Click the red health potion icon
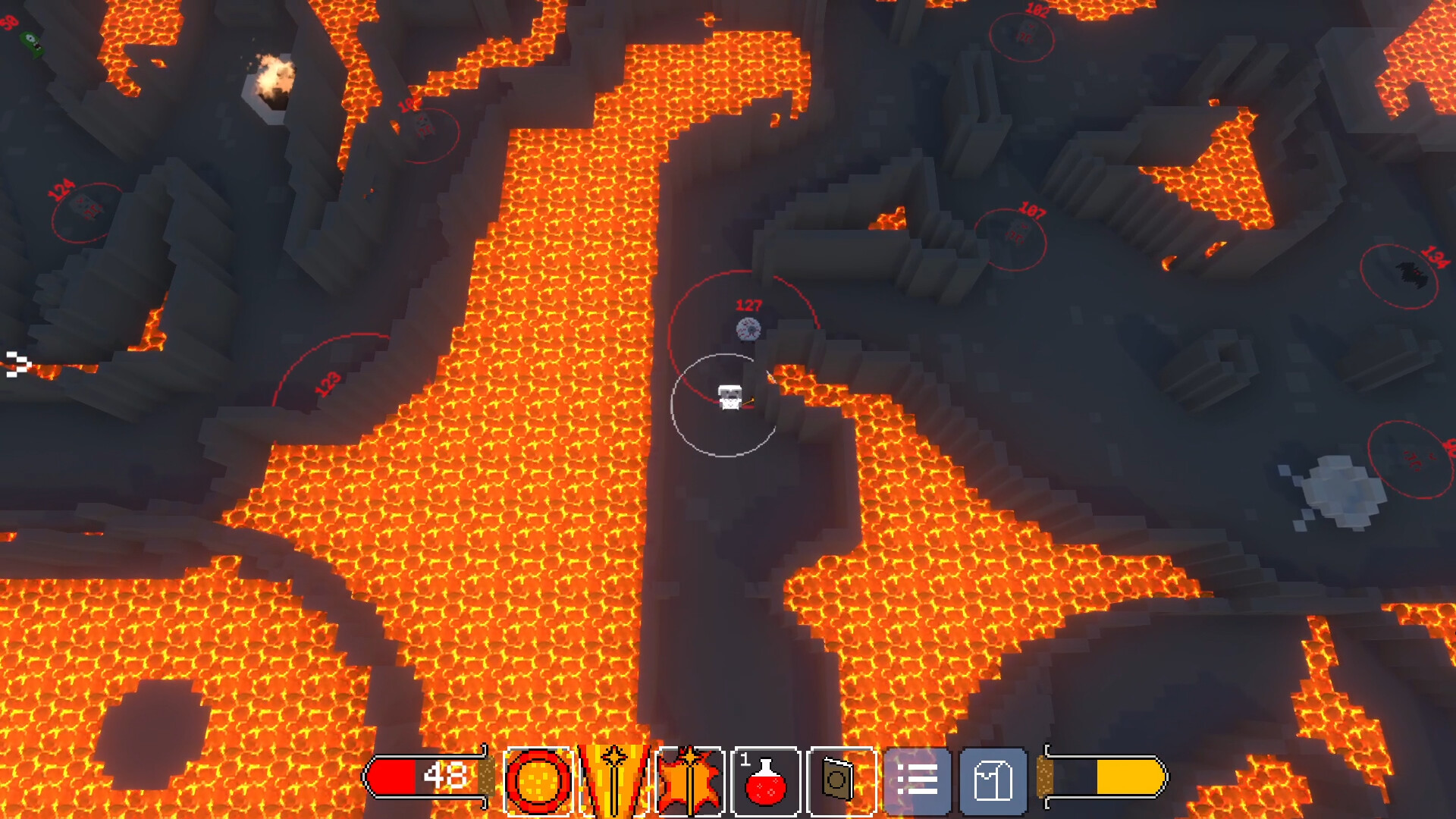1456x819 pixels. (767, 781)
